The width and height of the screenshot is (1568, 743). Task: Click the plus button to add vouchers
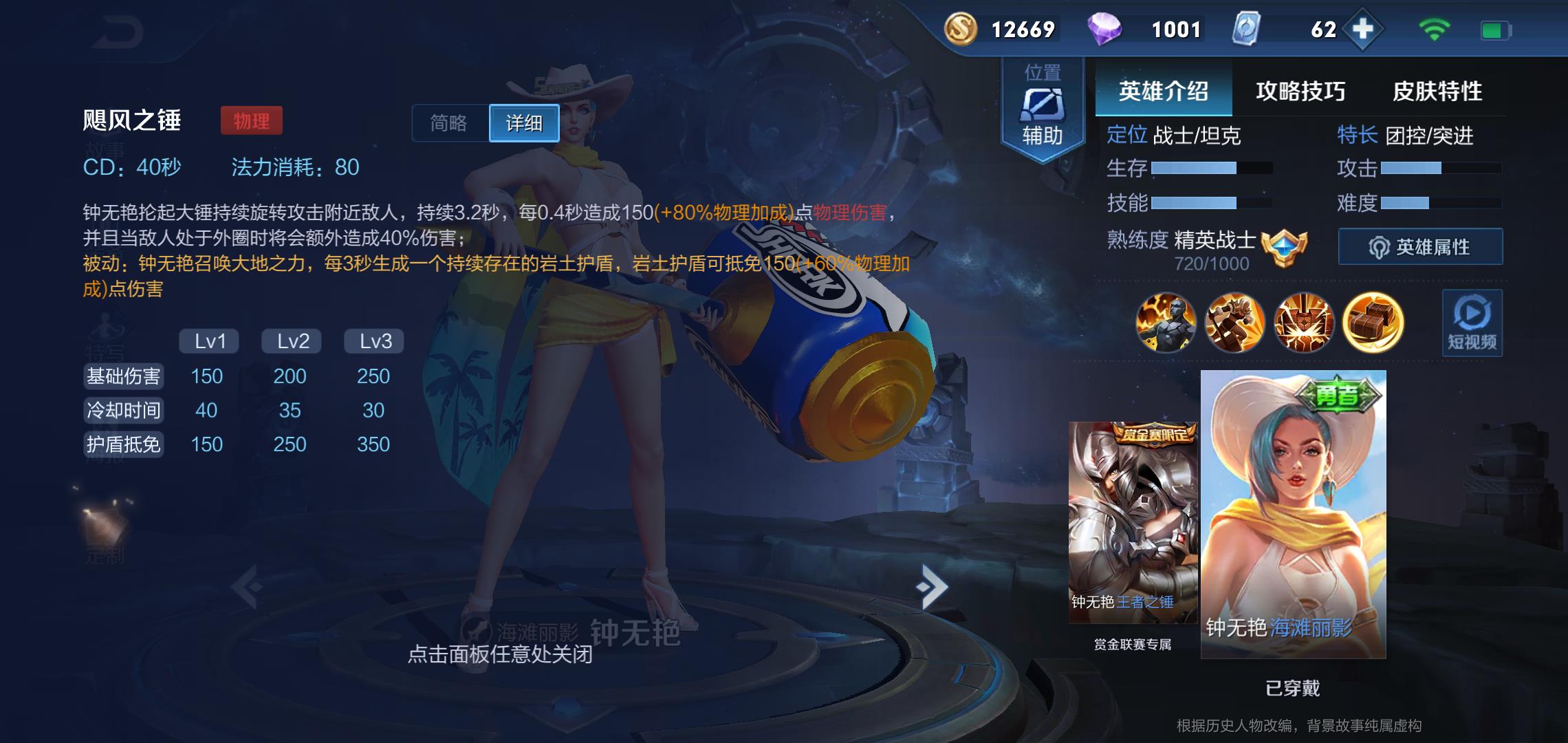[x=1362, y=30]
